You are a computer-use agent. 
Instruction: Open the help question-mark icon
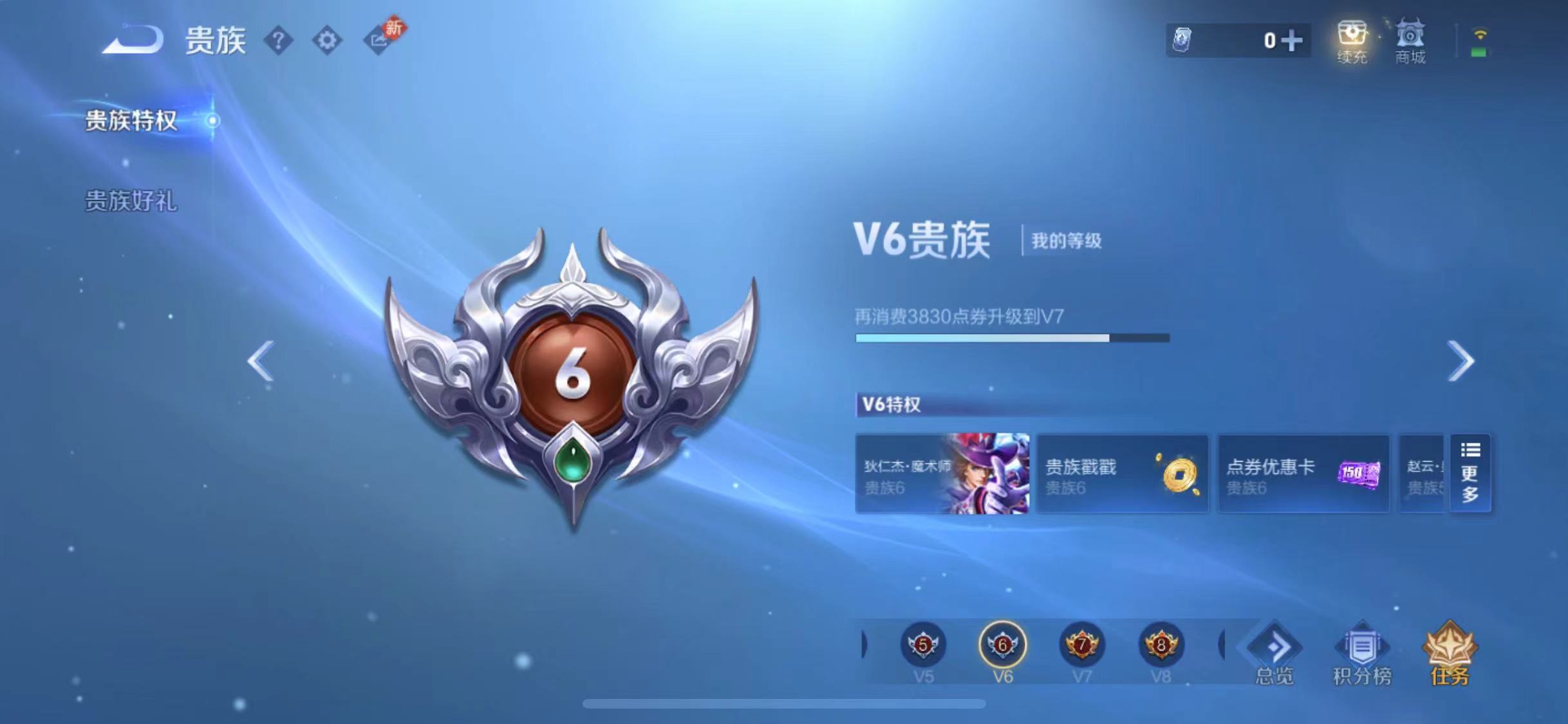279,39
